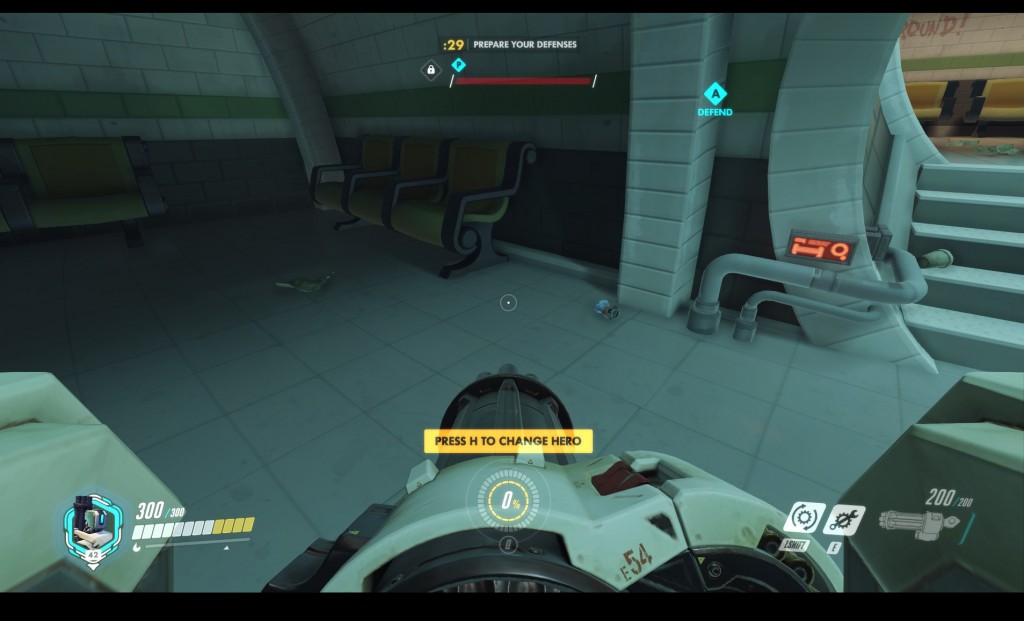1024x621 pixels.
Task: Select the gatling gun weapon icon
Action: point(917,521)
